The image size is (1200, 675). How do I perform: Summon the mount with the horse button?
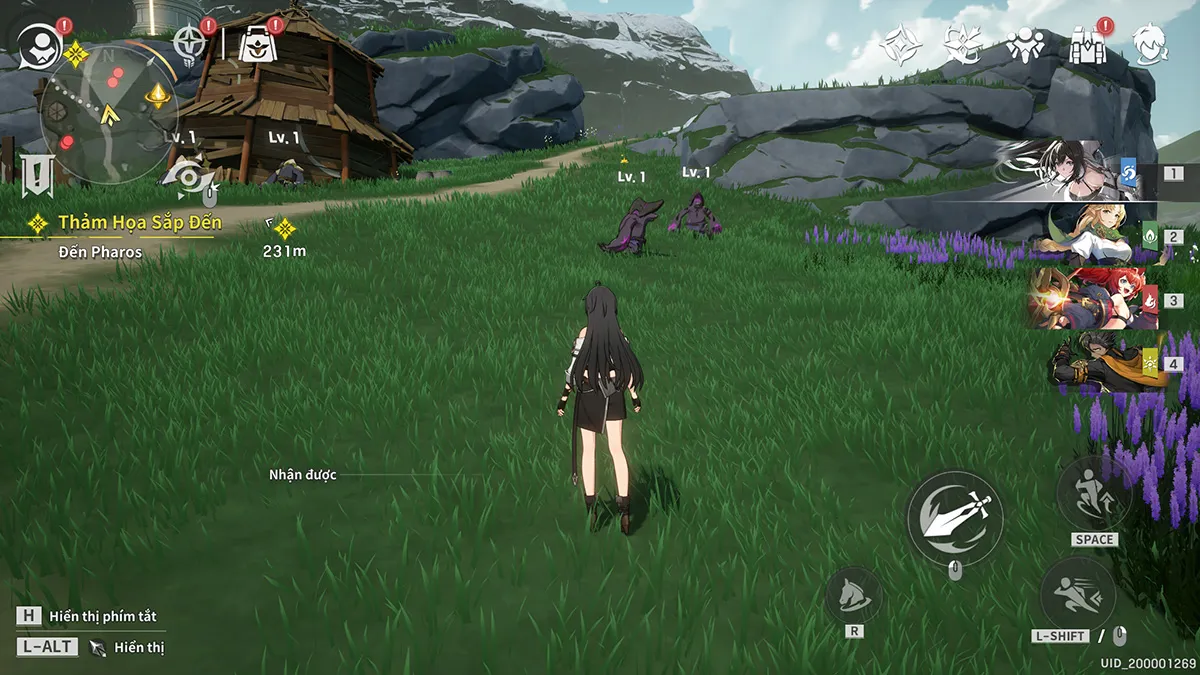854,594
